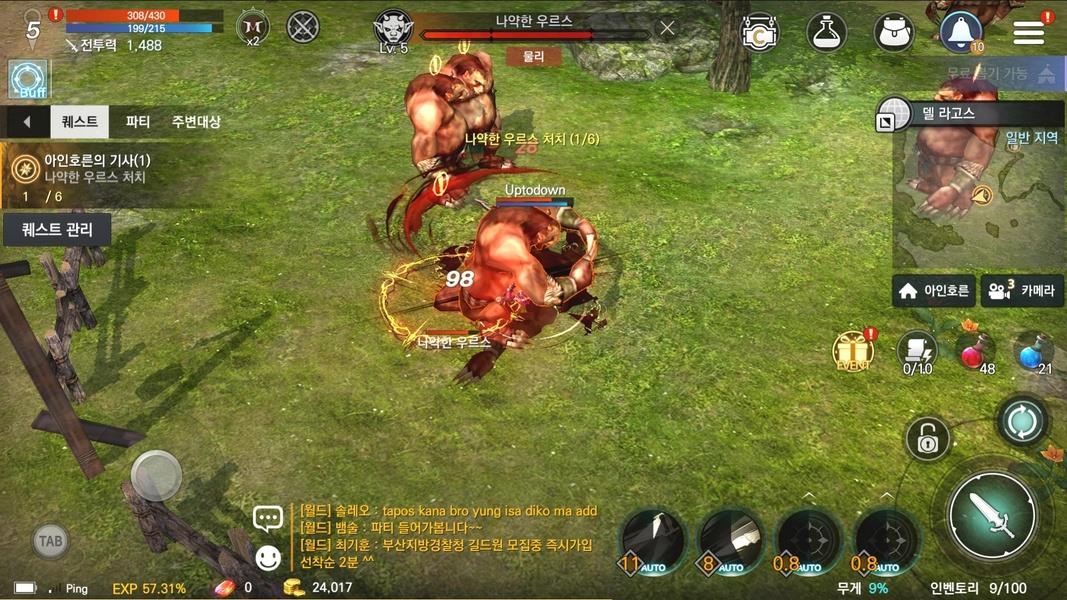Image resolution: width=1067 pixels, height=600 pixels.
Task: Switch to the 주변대상 tab
Action: pos(196,122)
